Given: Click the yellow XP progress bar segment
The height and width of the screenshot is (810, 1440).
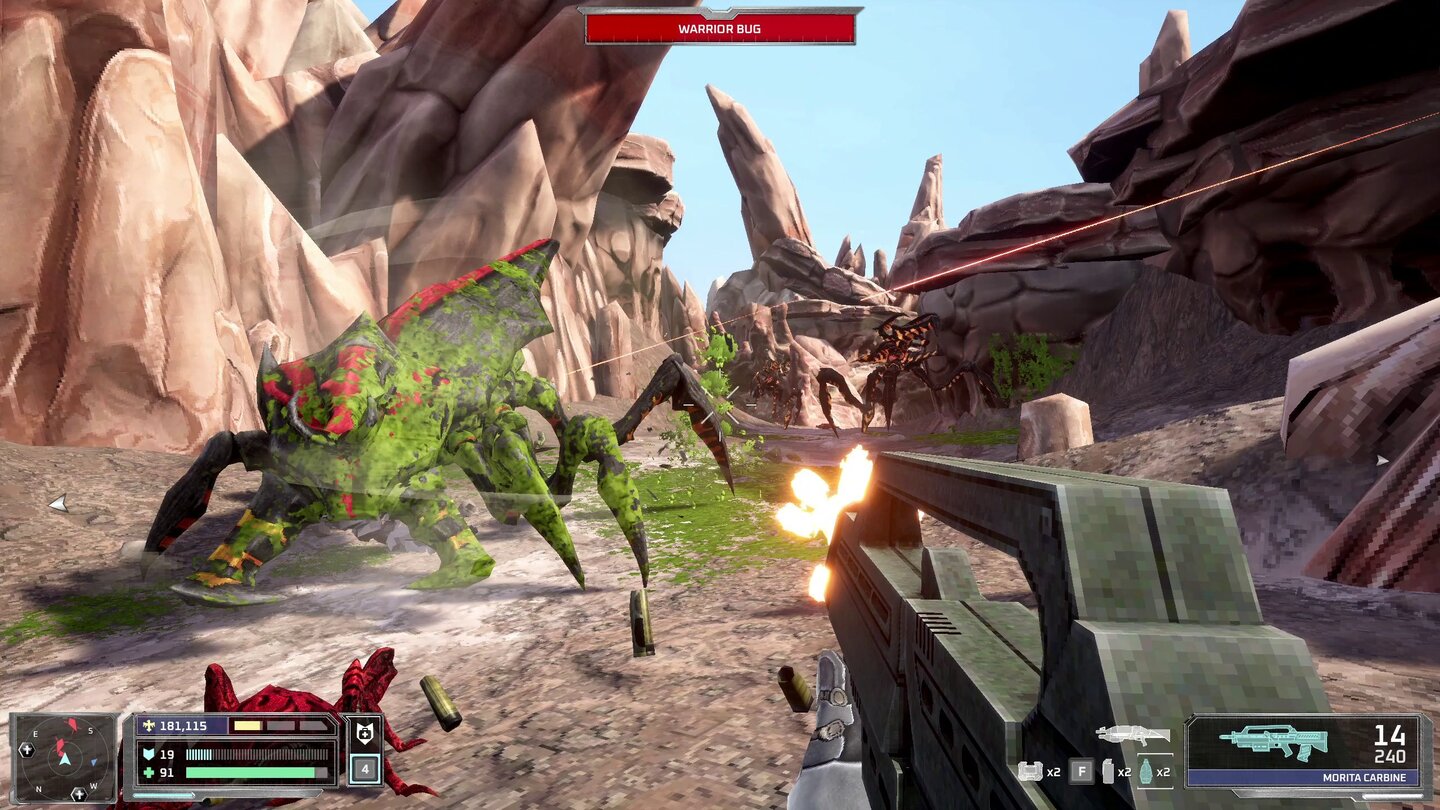Looking at the screenshot, I should pos(246,726).
